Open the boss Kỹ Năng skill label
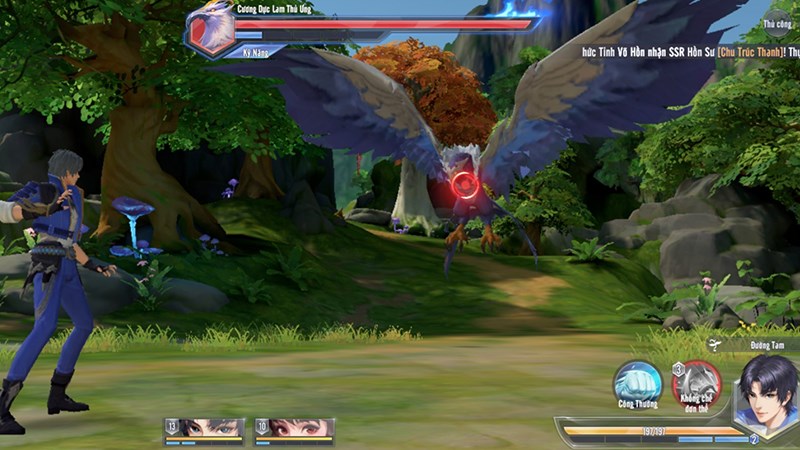This screenshot has width=800, height=450. point(257,49)
